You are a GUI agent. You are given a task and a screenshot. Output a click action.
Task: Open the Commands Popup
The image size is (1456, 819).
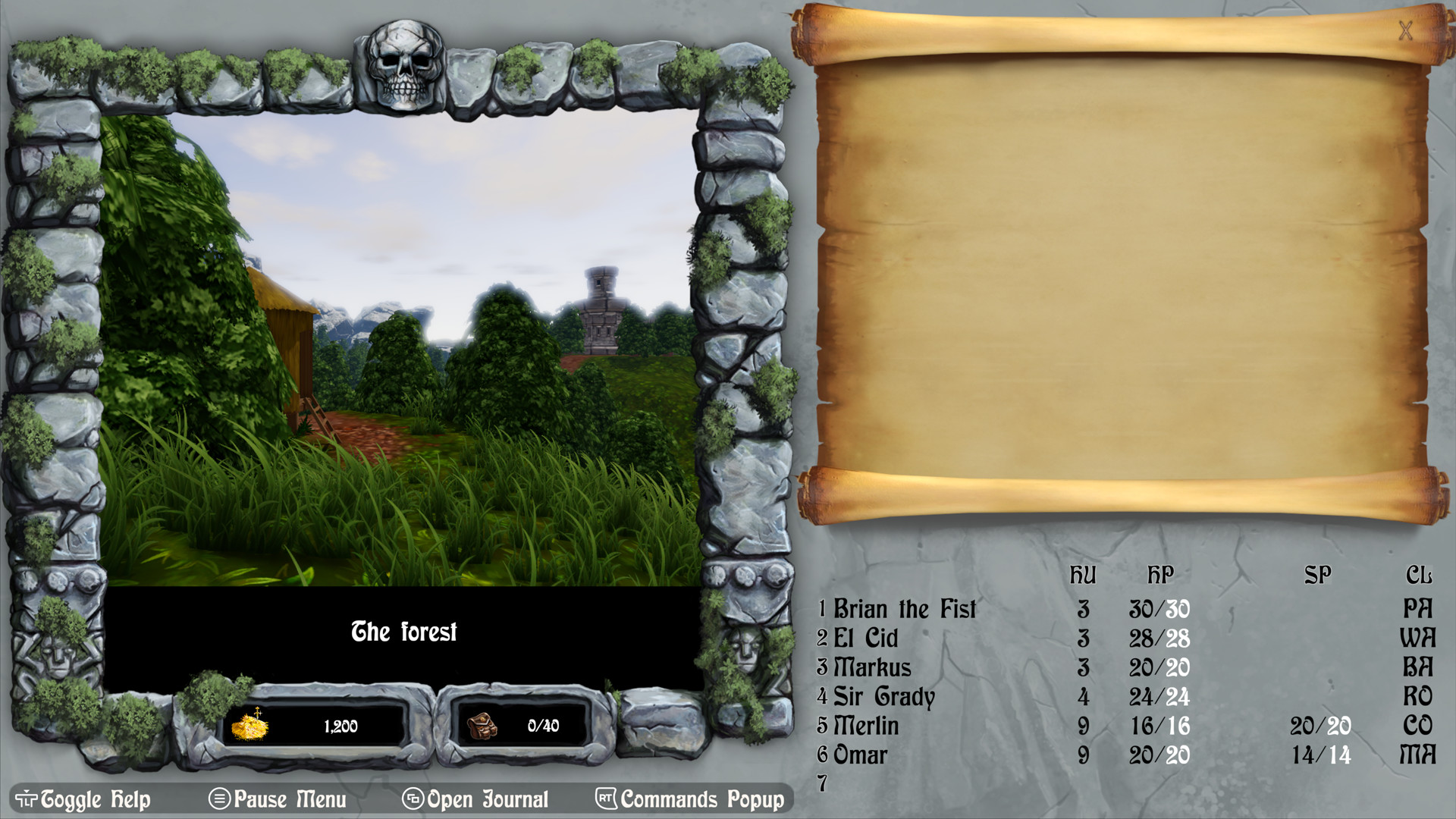[701, 799]
